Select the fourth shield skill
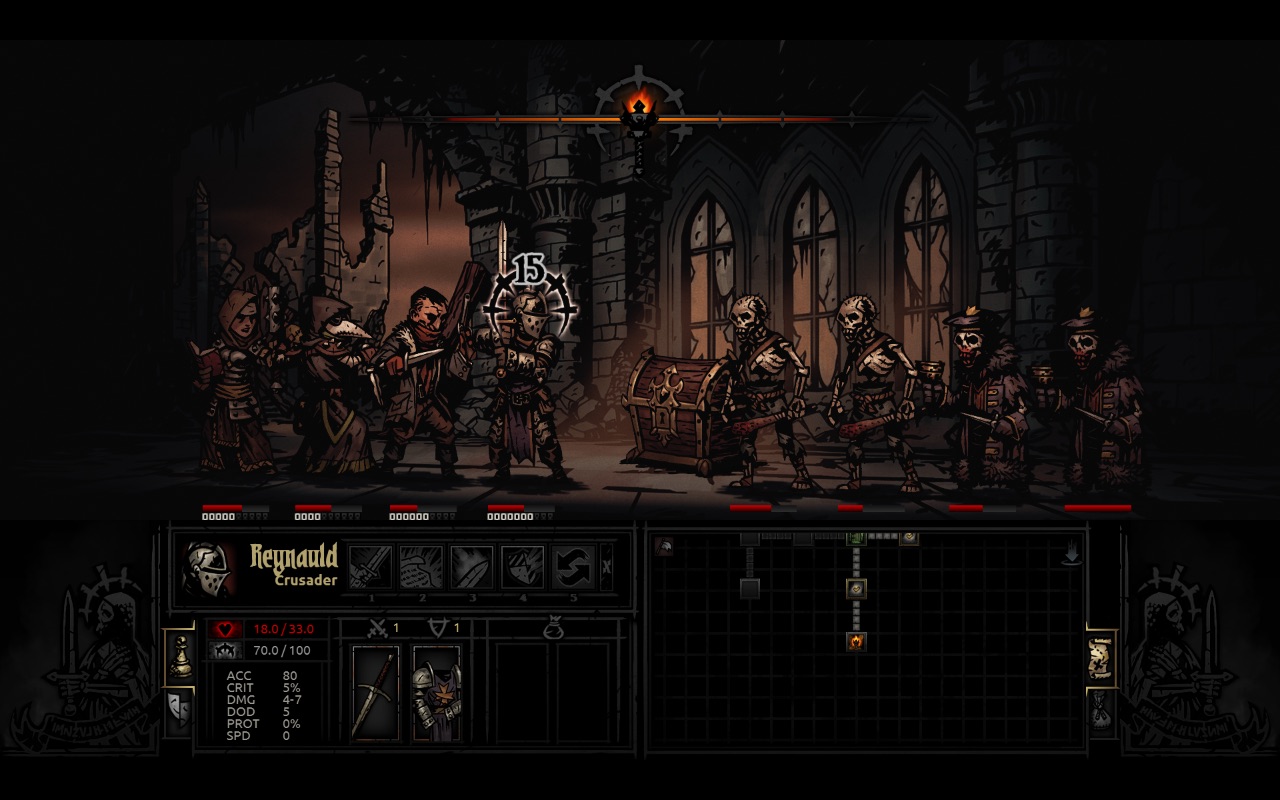The image size is (1280, 800). (525, 568)
